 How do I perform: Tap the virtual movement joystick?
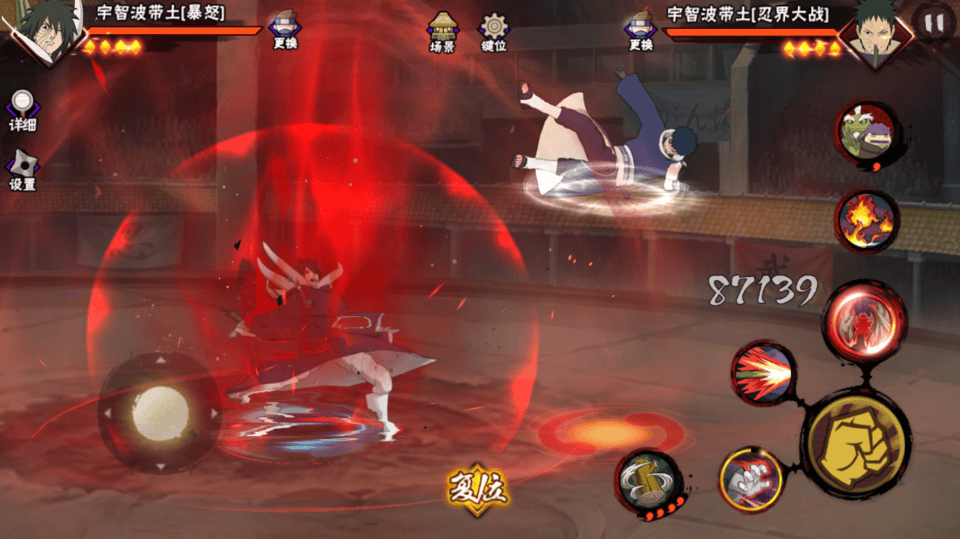pos(160,410)
